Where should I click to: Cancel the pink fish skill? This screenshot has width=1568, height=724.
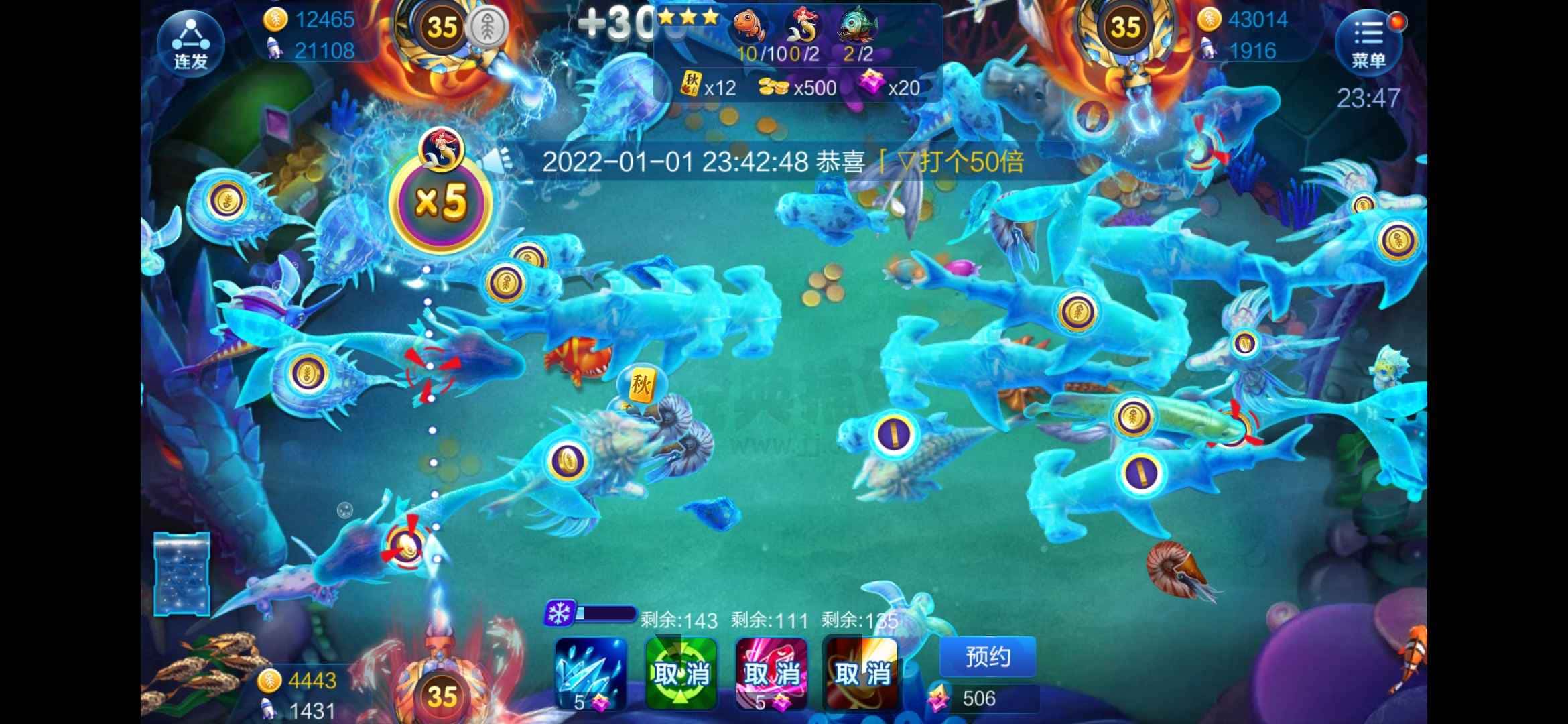coord(771,672)
